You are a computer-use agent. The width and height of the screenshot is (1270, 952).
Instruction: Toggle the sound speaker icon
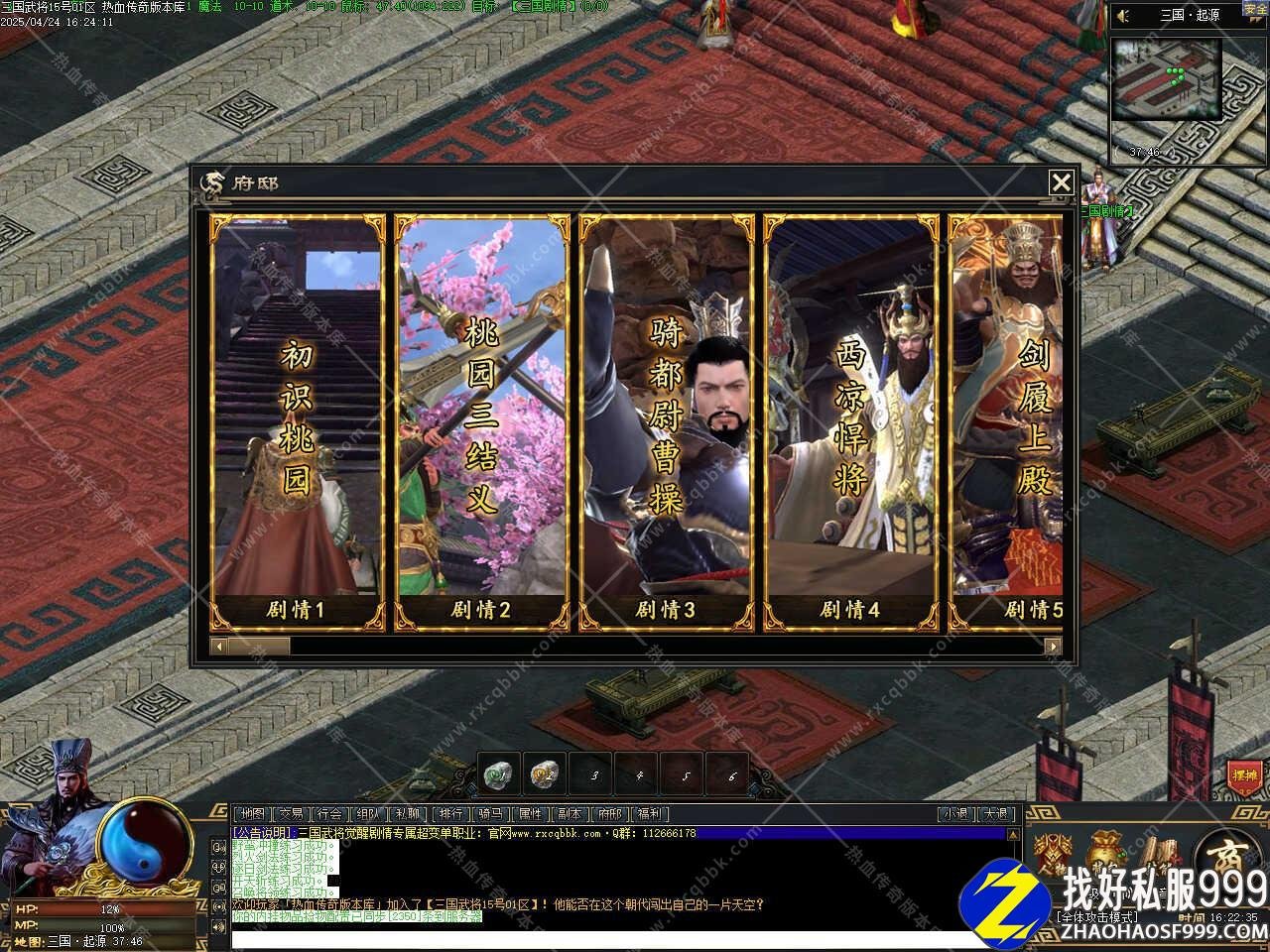[1124, 16]
